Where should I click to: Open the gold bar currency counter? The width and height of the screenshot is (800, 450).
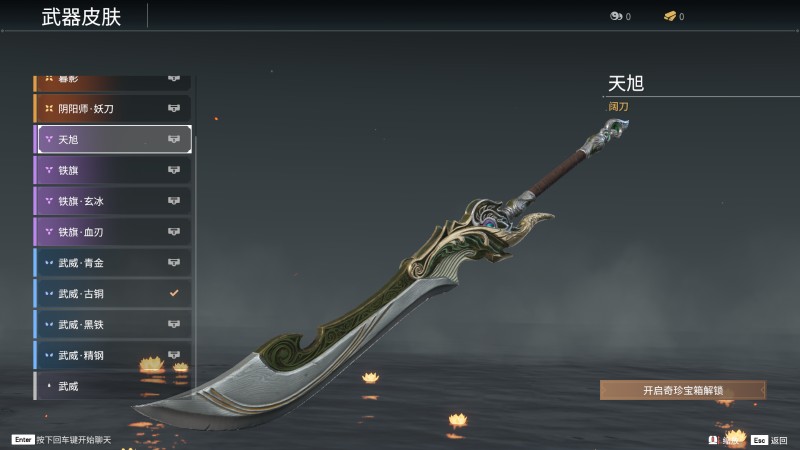coord(673,16)
